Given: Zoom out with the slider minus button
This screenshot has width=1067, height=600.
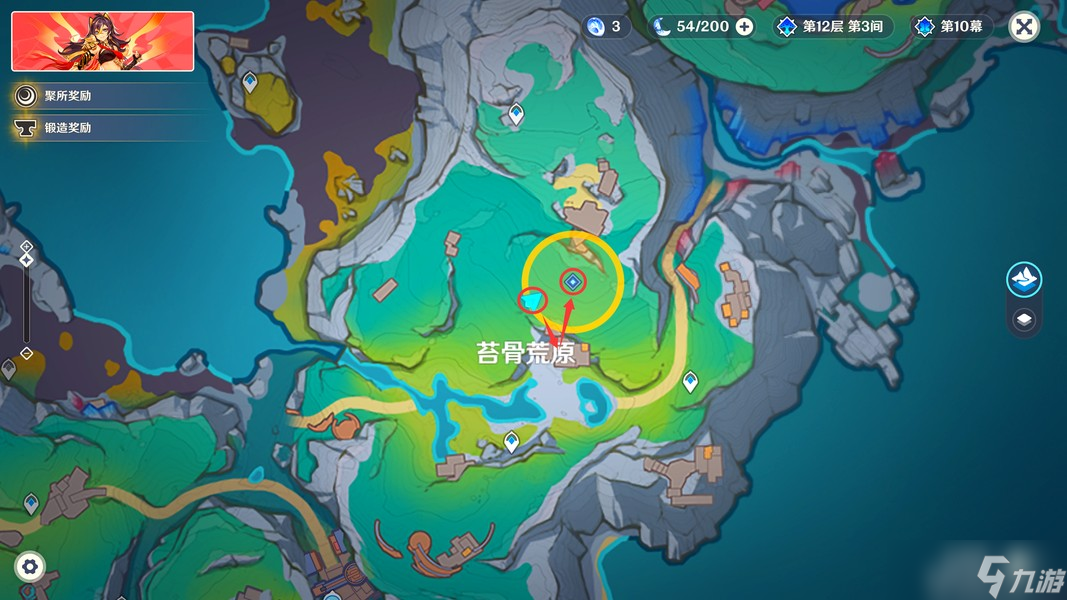Looking at the screenshot, I should [27, 354].
